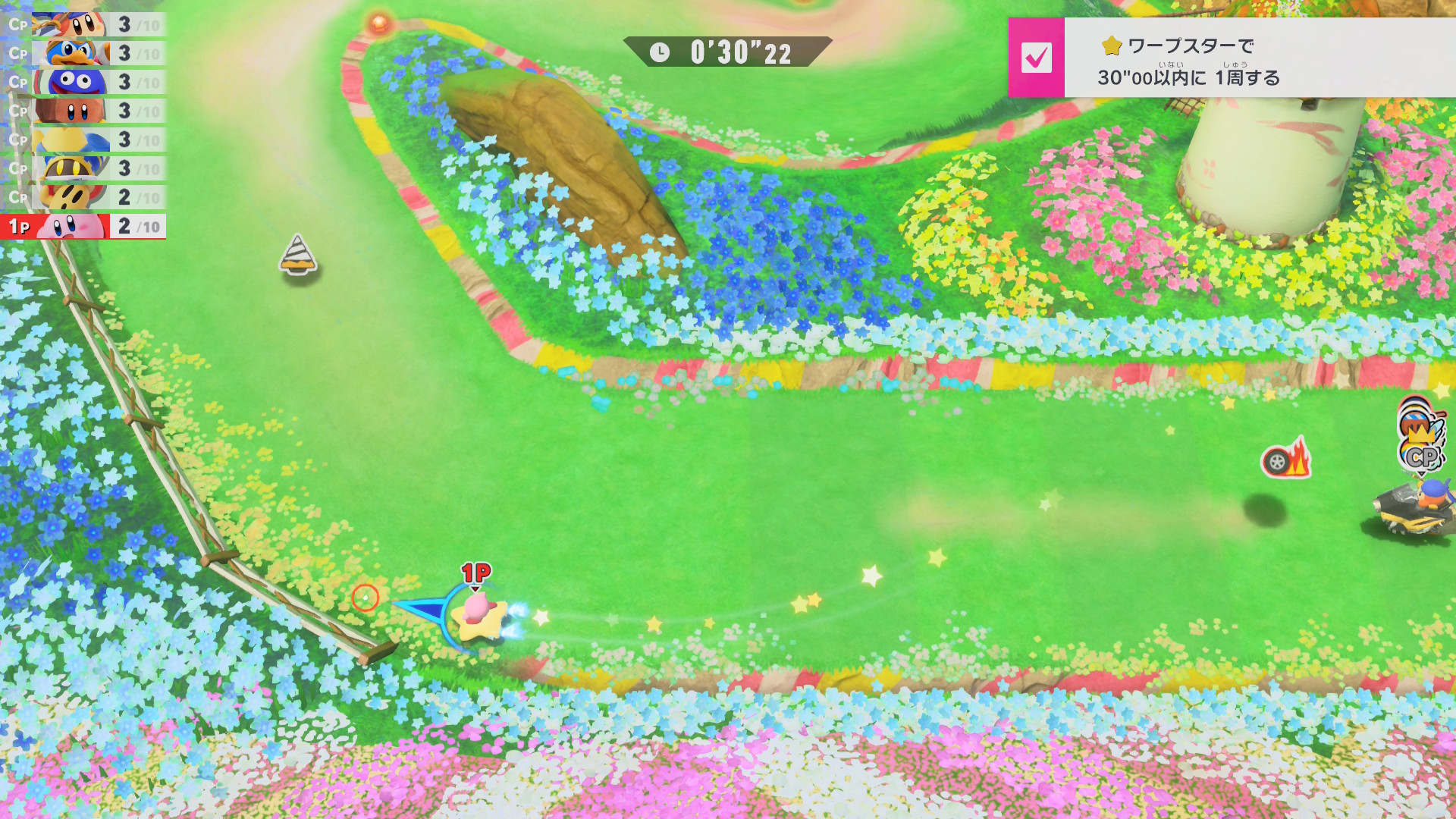The image size is (1456, 819).
Task: Select the yellow spotted character's standings row
Action: point(83,197)
